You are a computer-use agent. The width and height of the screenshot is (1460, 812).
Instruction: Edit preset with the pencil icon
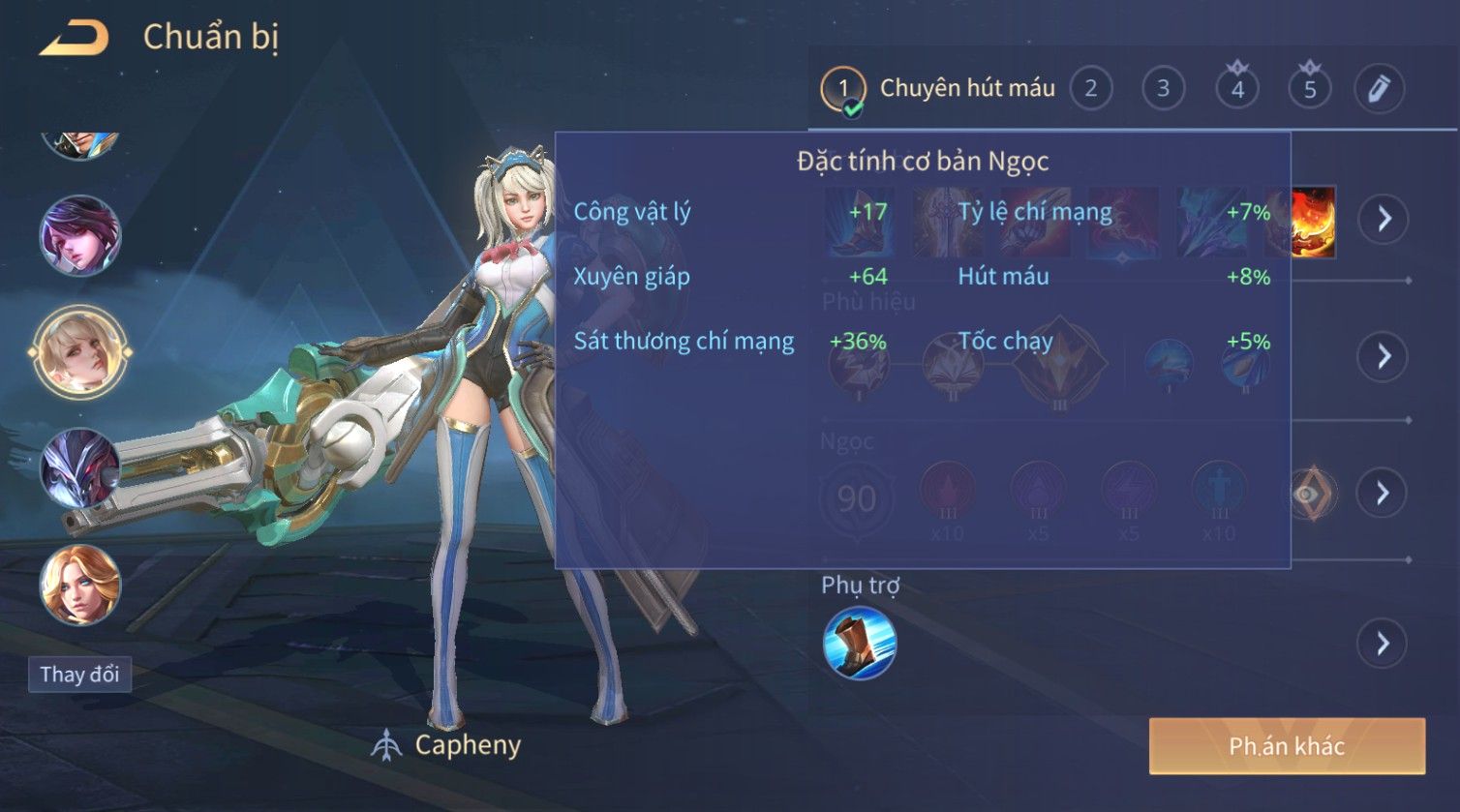[1379, 89]
